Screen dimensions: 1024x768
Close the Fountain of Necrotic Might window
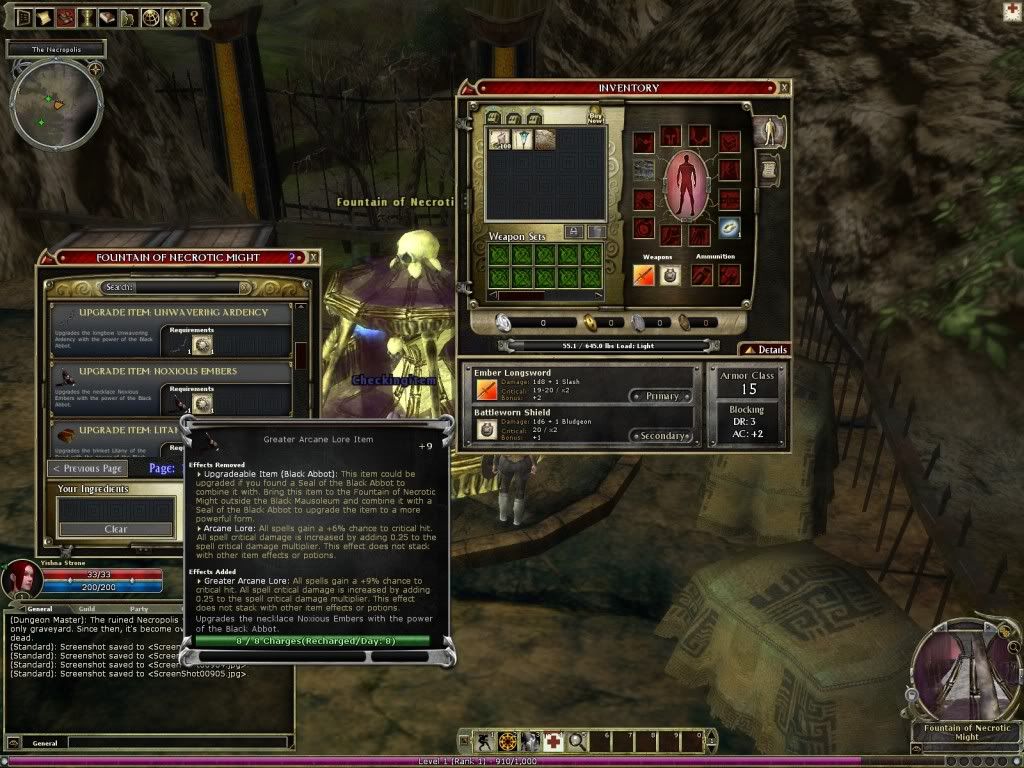313,257
